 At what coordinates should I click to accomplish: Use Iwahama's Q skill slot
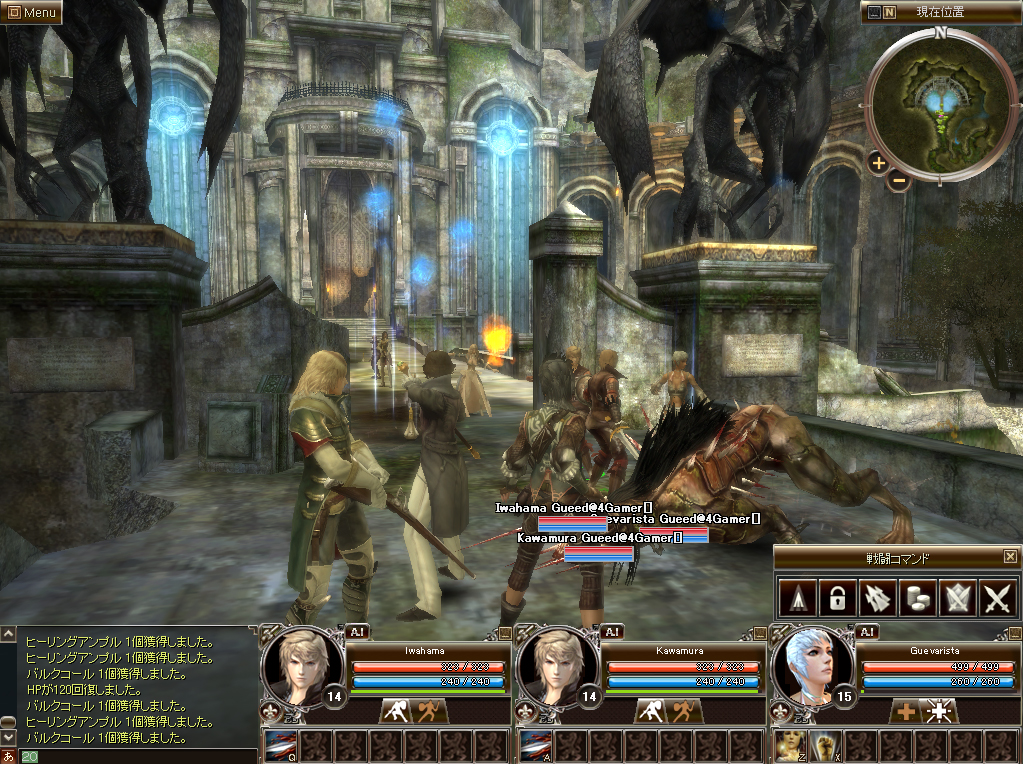280,745
